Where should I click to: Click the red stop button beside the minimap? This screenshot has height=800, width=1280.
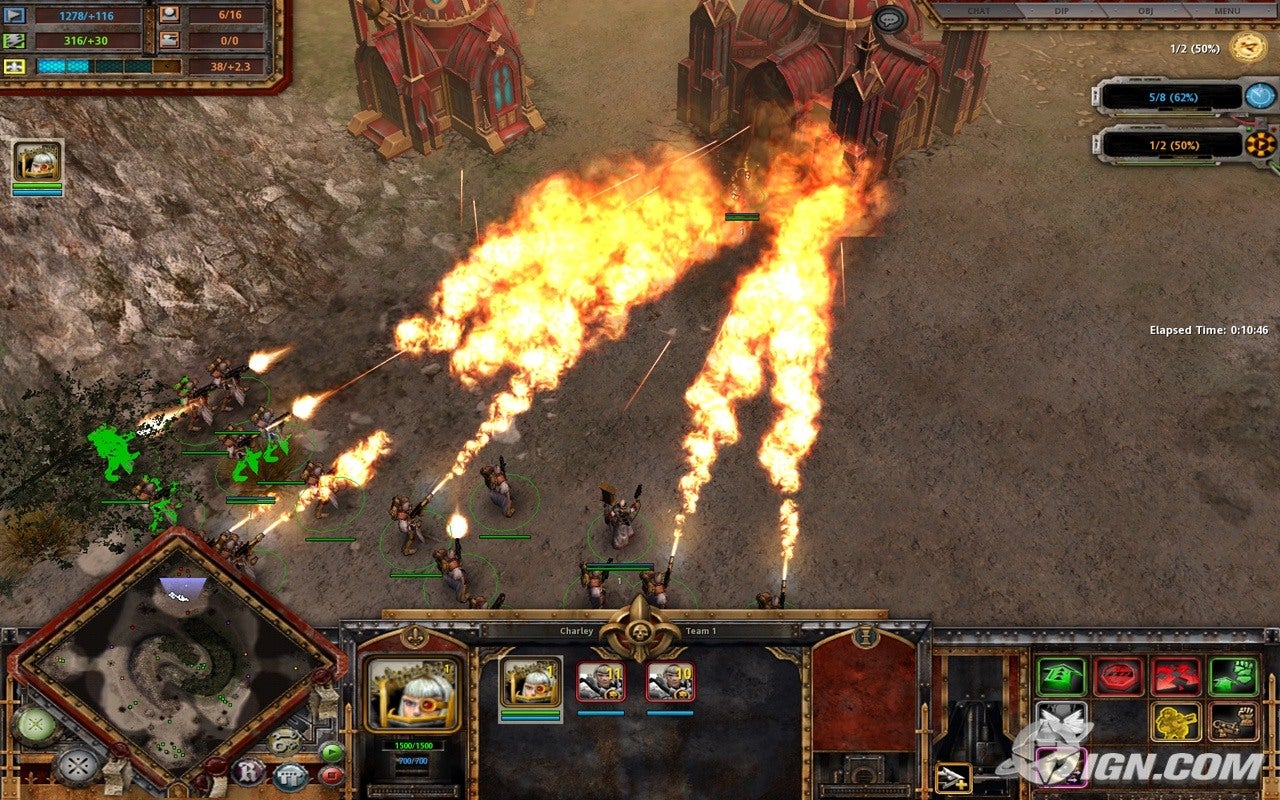[x=330, y=774]
